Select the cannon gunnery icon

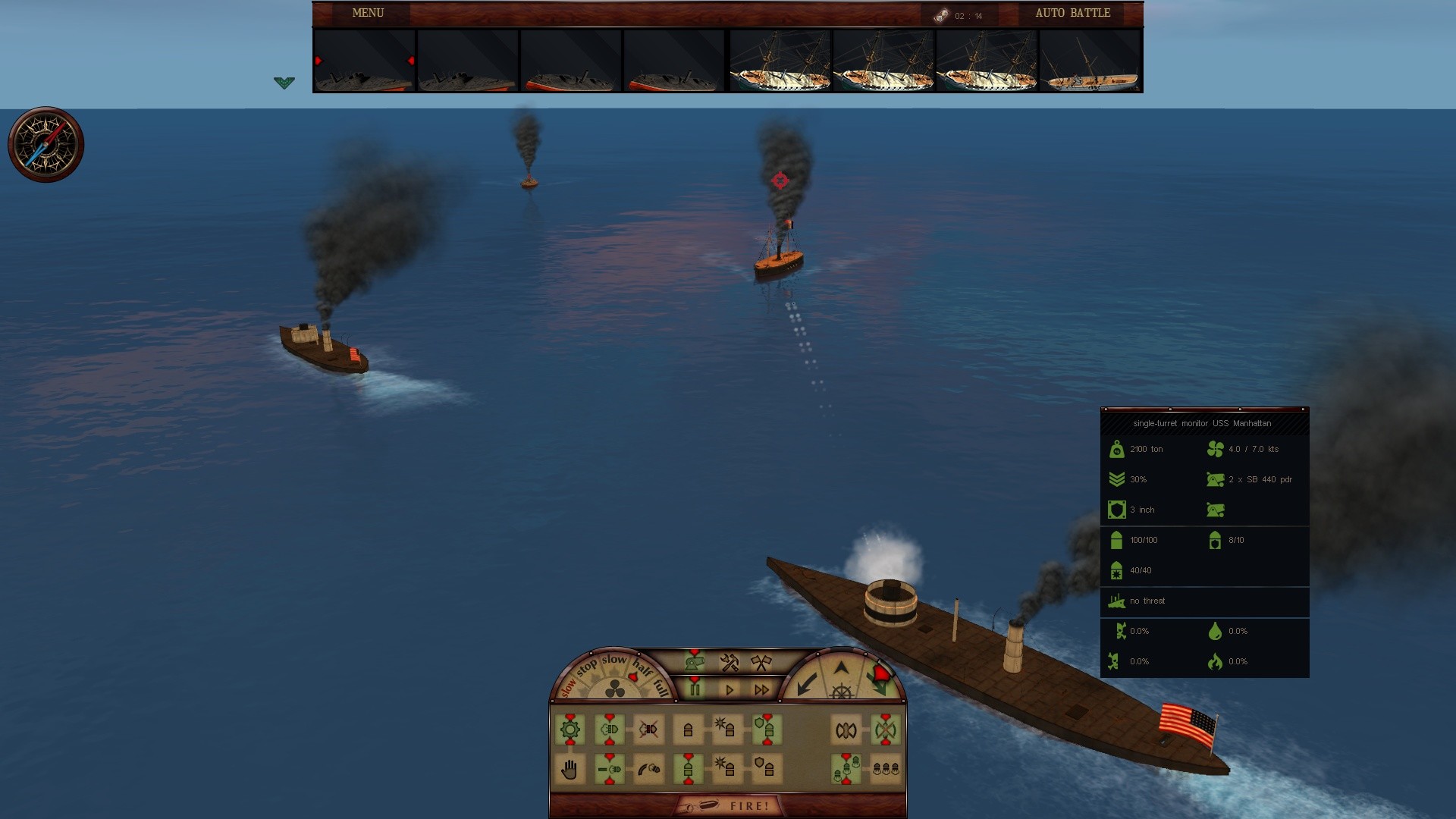[695, 662]
